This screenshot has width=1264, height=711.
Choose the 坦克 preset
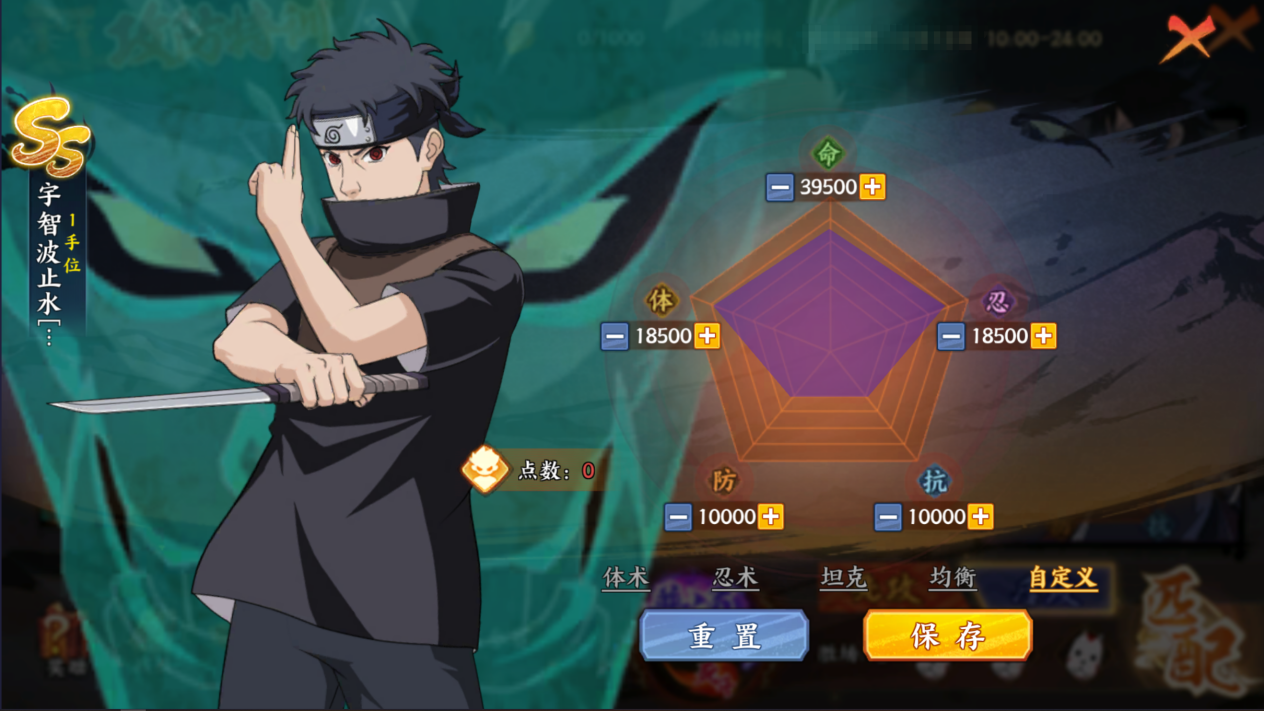[x=843, y=578]
